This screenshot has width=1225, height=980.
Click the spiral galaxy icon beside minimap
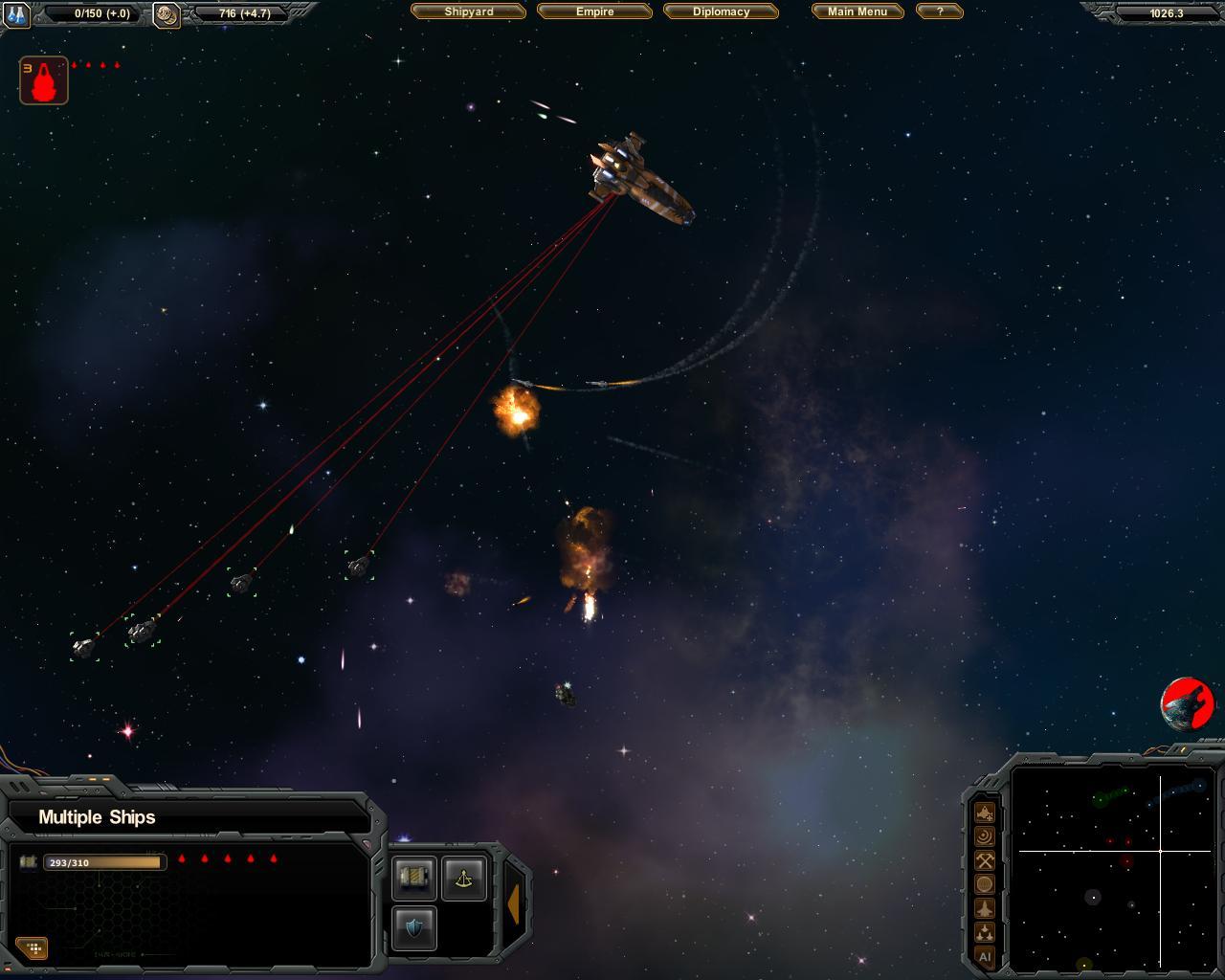coord(984,836)
